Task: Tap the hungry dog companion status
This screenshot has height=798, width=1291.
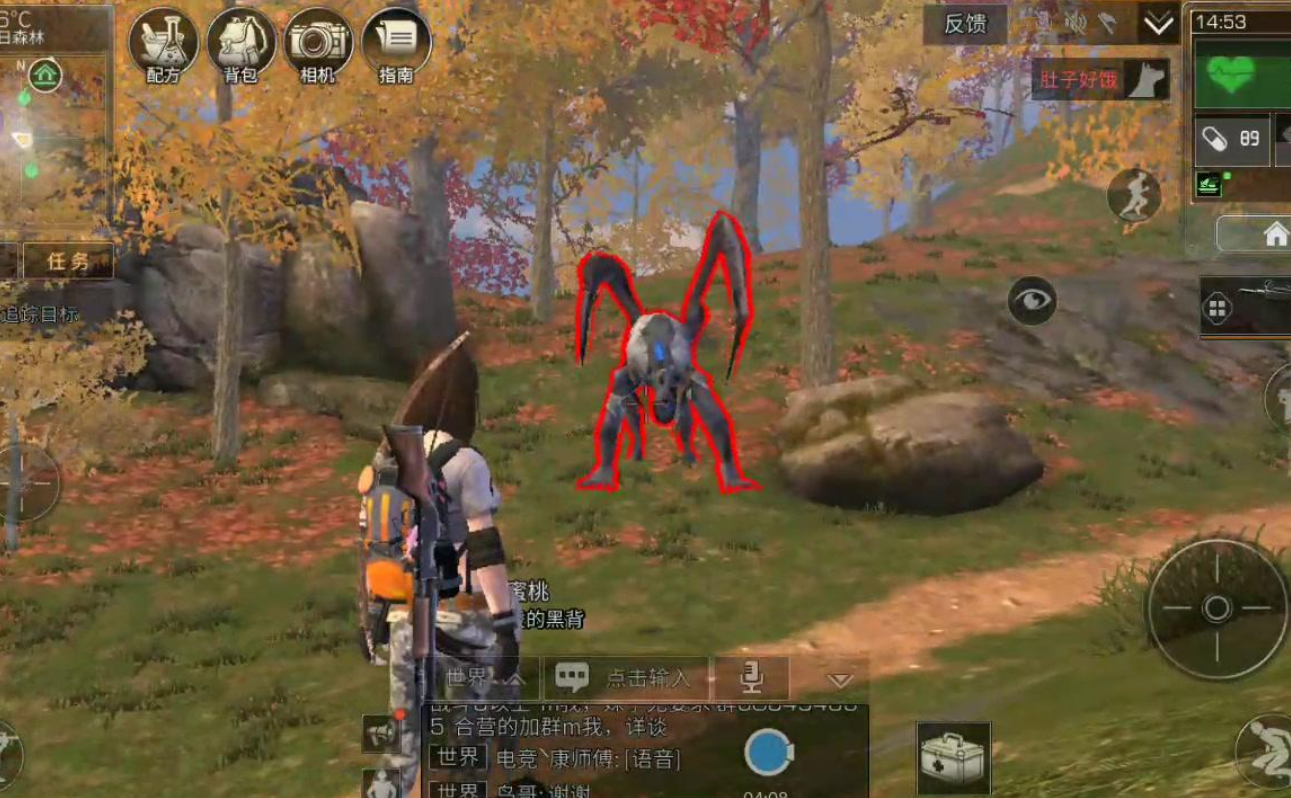Action: (x=1101, y=80)
